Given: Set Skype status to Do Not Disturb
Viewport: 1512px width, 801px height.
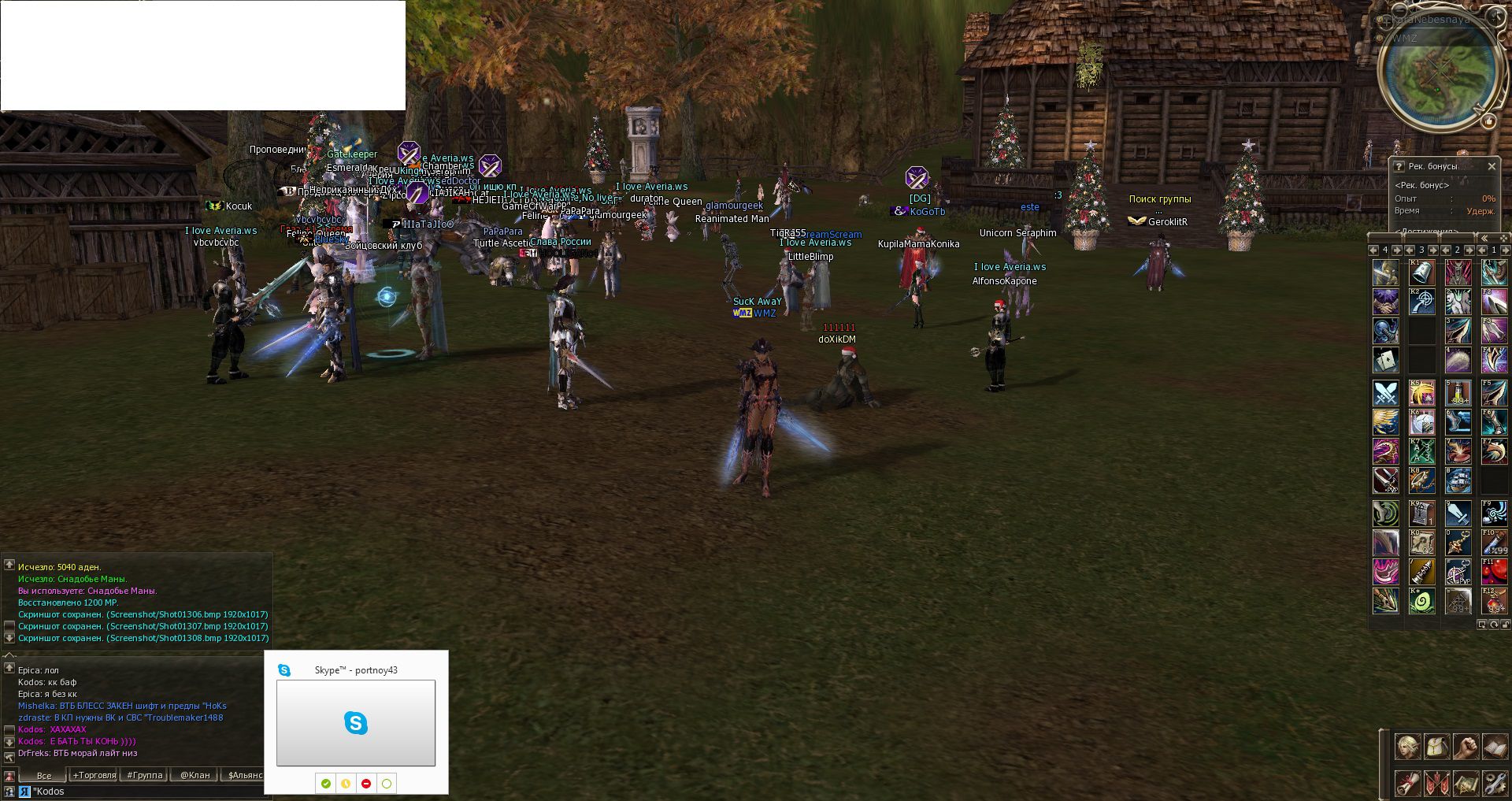Looking at the screenshot, I should point(366,784).
